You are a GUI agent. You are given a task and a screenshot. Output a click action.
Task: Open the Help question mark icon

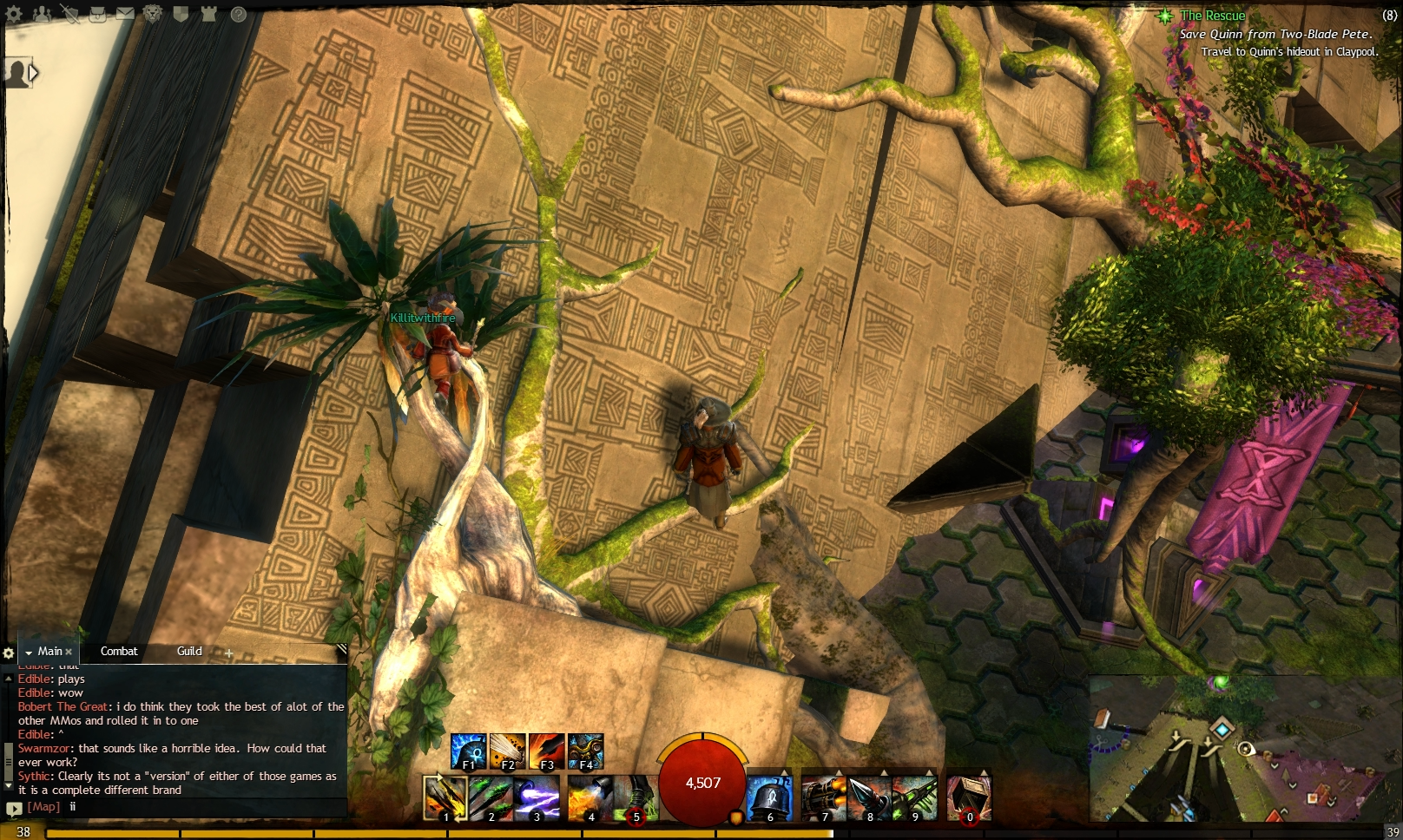pos(239,14)
